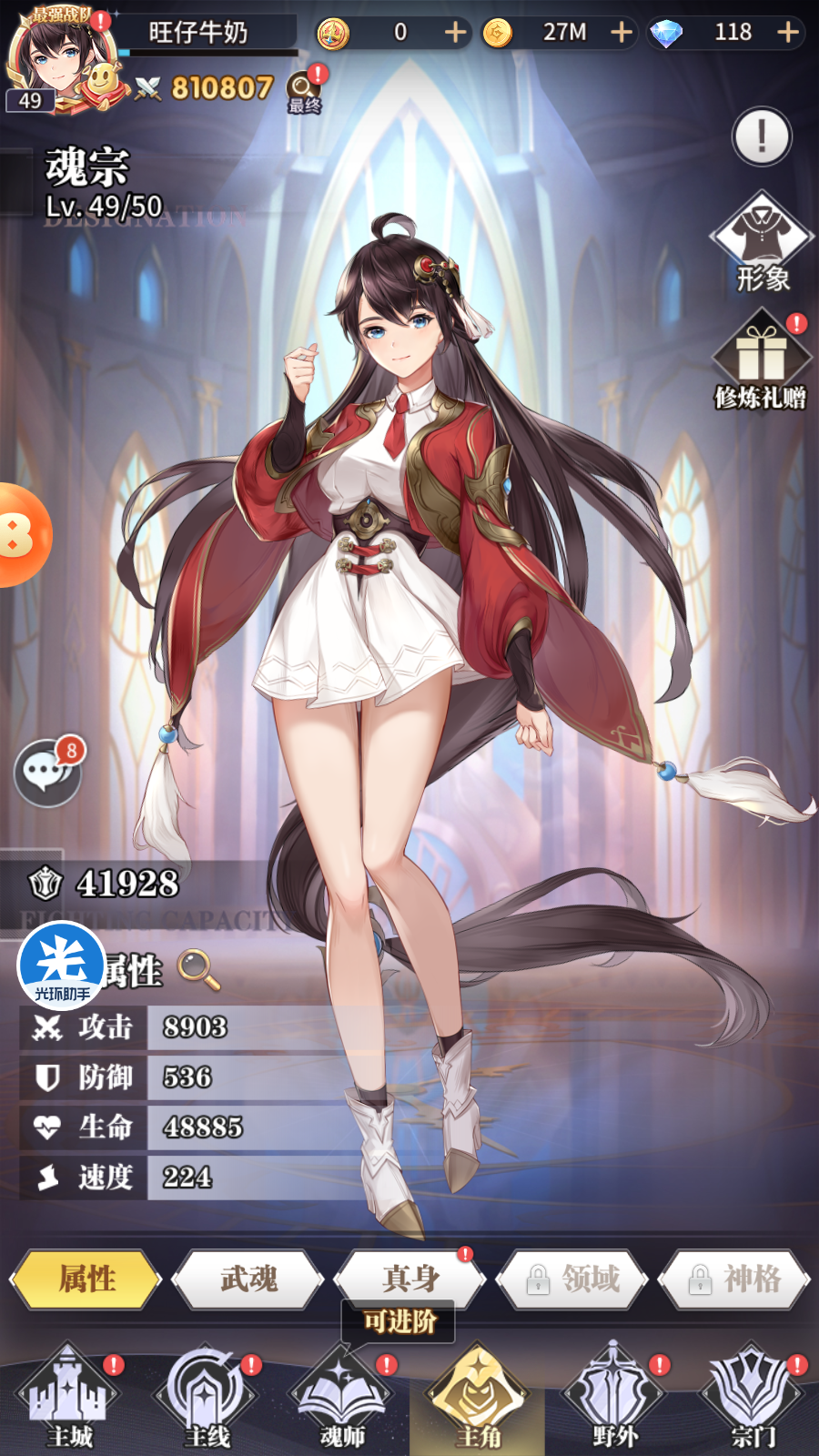Switch to the 属性 tab

click(x=86, y=1279)
